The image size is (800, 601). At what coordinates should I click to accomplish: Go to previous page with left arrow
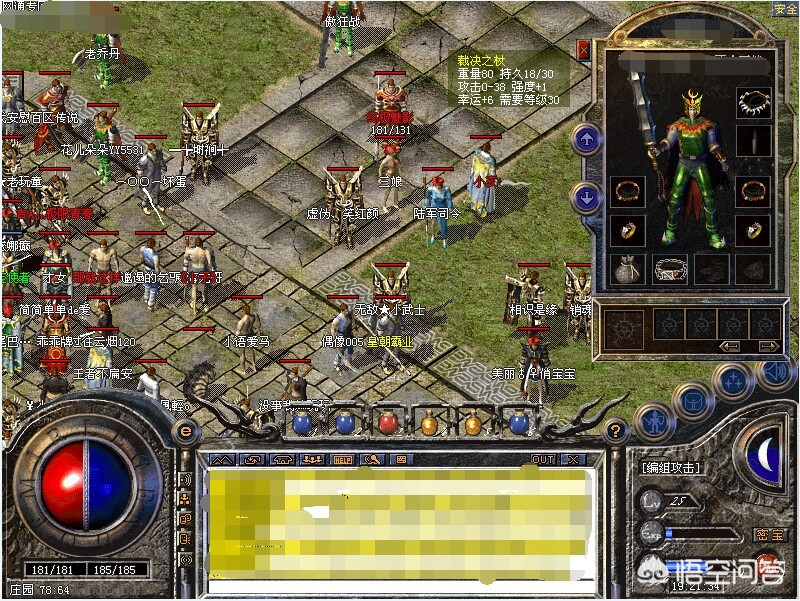(x=730, y=347)
